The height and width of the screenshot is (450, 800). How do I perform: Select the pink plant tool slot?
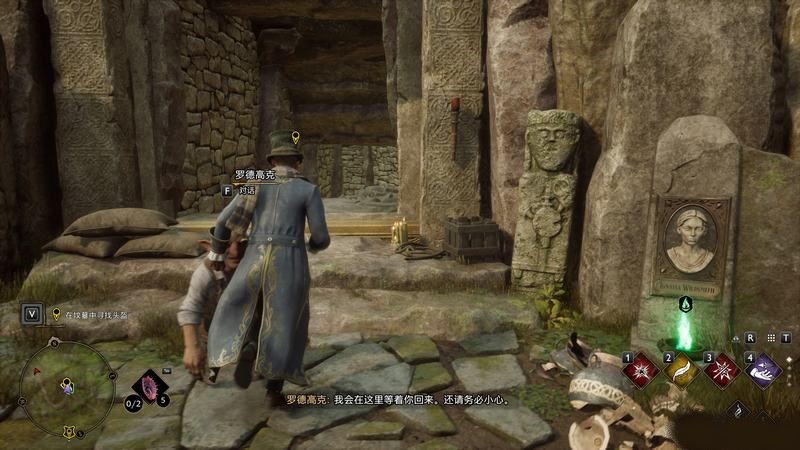coord(151,383)
